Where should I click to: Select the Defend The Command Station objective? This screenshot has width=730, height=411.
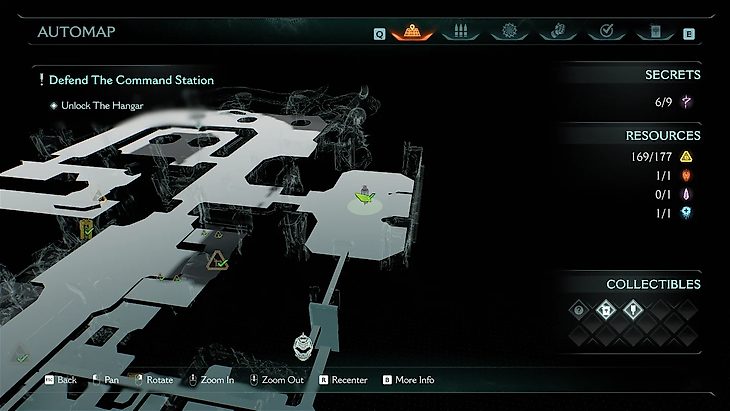point(125,80)
